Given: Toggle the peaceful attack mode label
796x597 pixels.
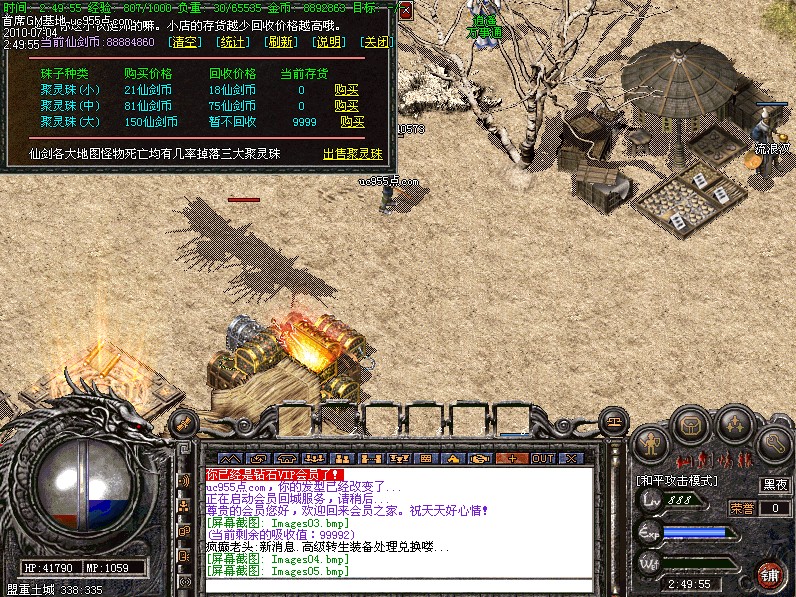Looking at the screenshot, I should (678, 481).
